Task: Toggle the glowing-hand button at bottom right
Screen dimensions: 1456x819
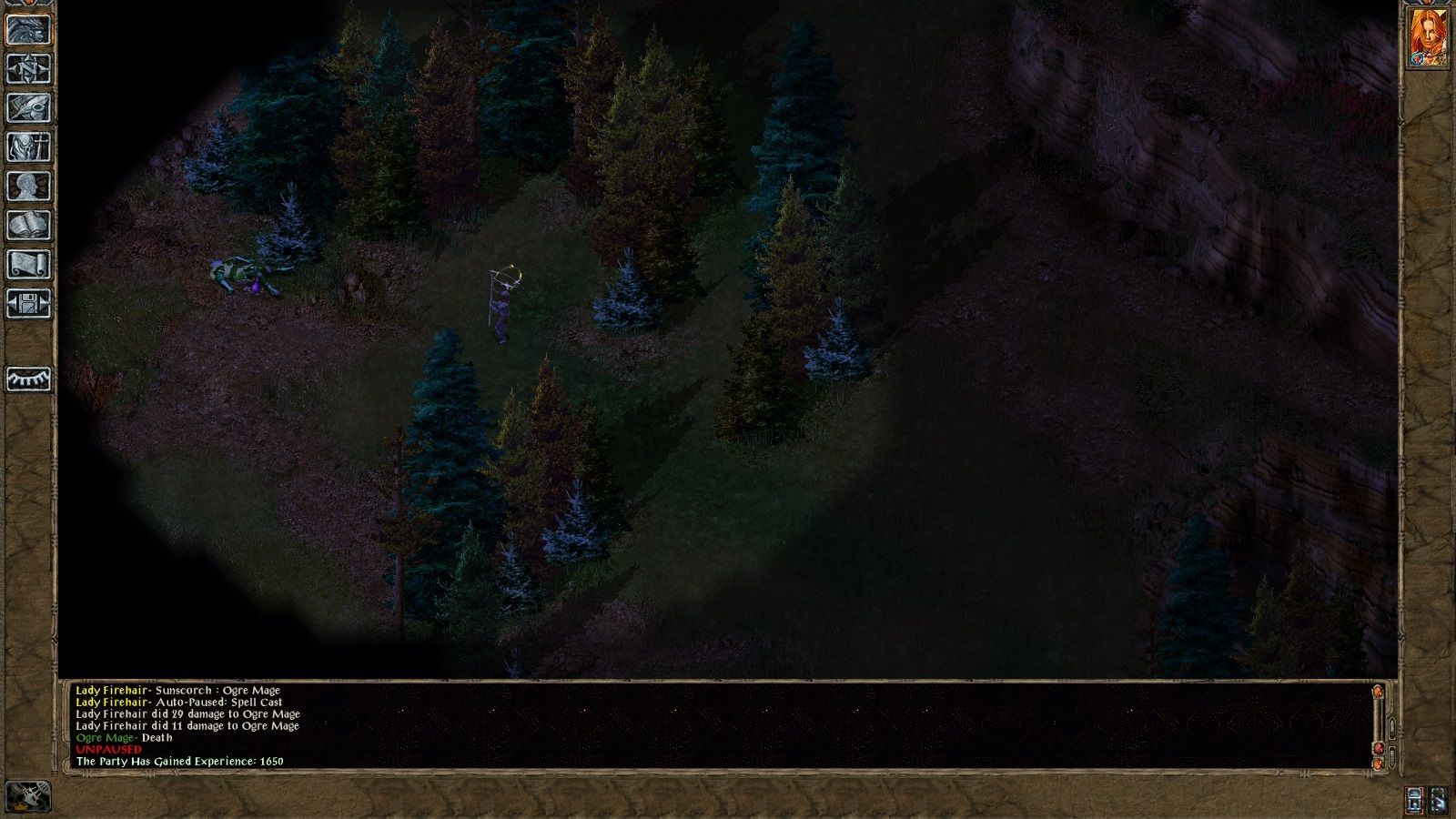Action: pyautogui.click(x=1439, y=799)
